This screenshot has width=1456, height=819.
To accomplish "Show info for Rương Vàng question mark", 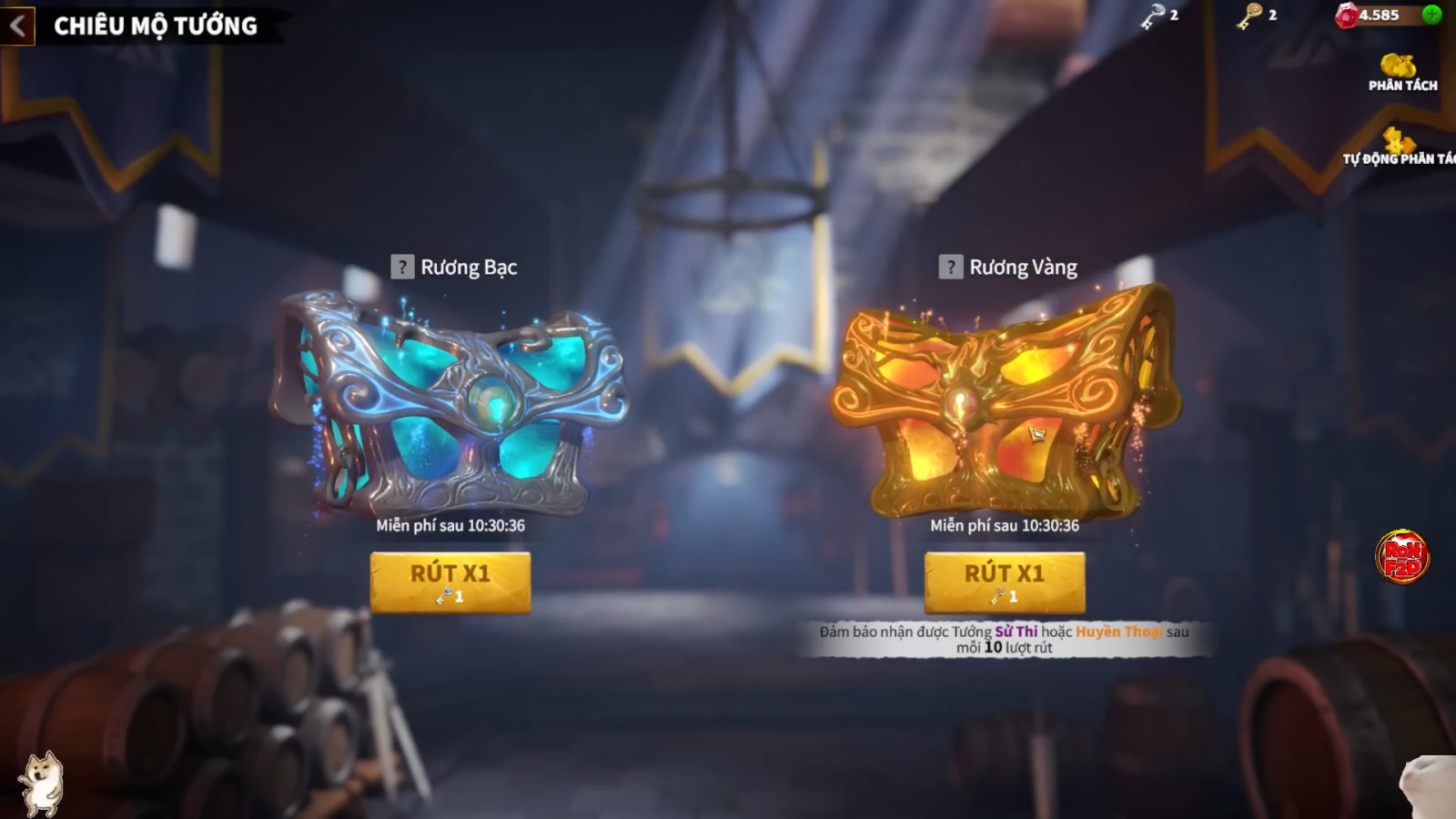I will coord(951,267).
